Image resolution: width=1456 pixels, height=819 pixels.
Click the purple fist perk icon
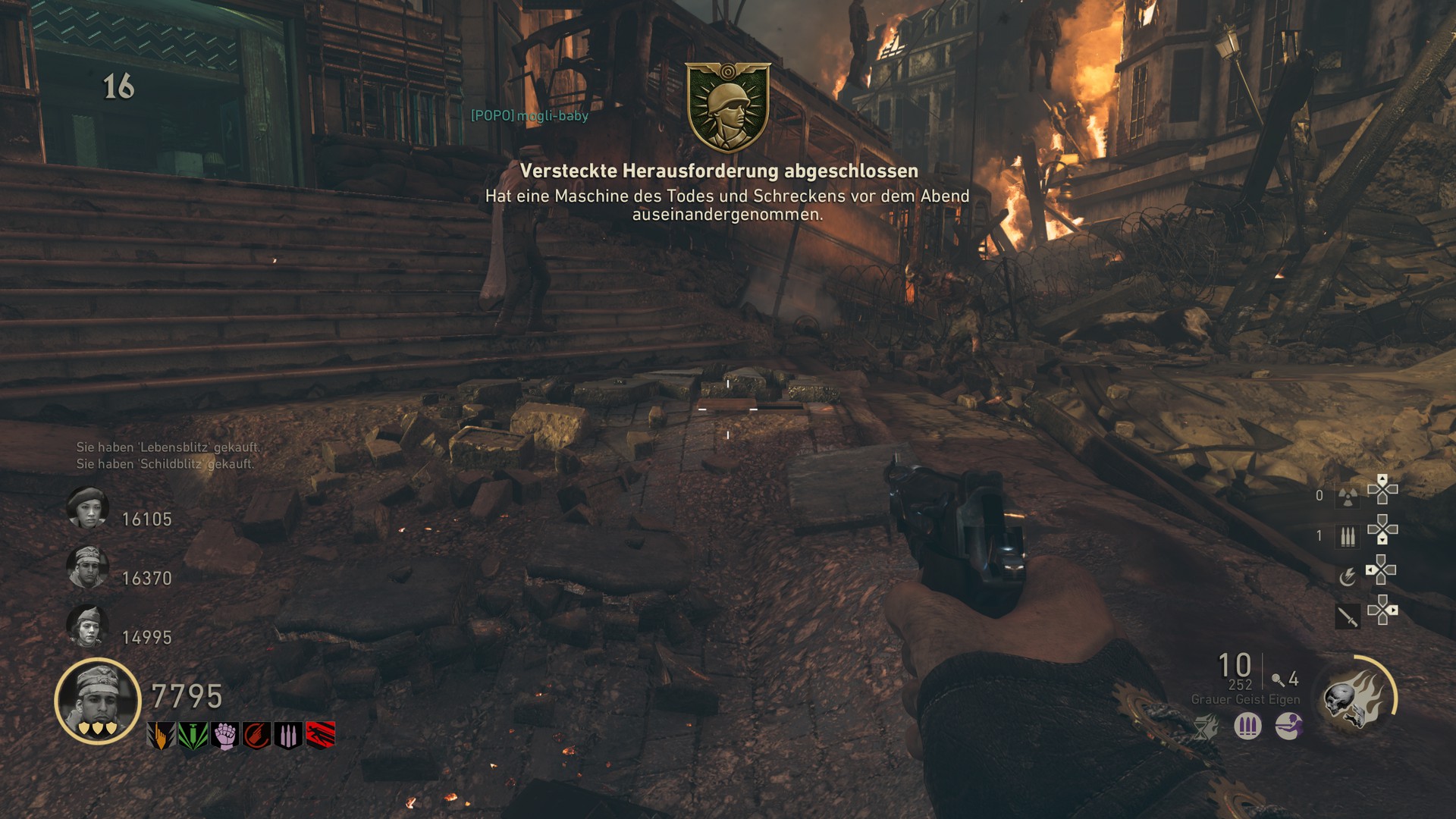point(224,736)
